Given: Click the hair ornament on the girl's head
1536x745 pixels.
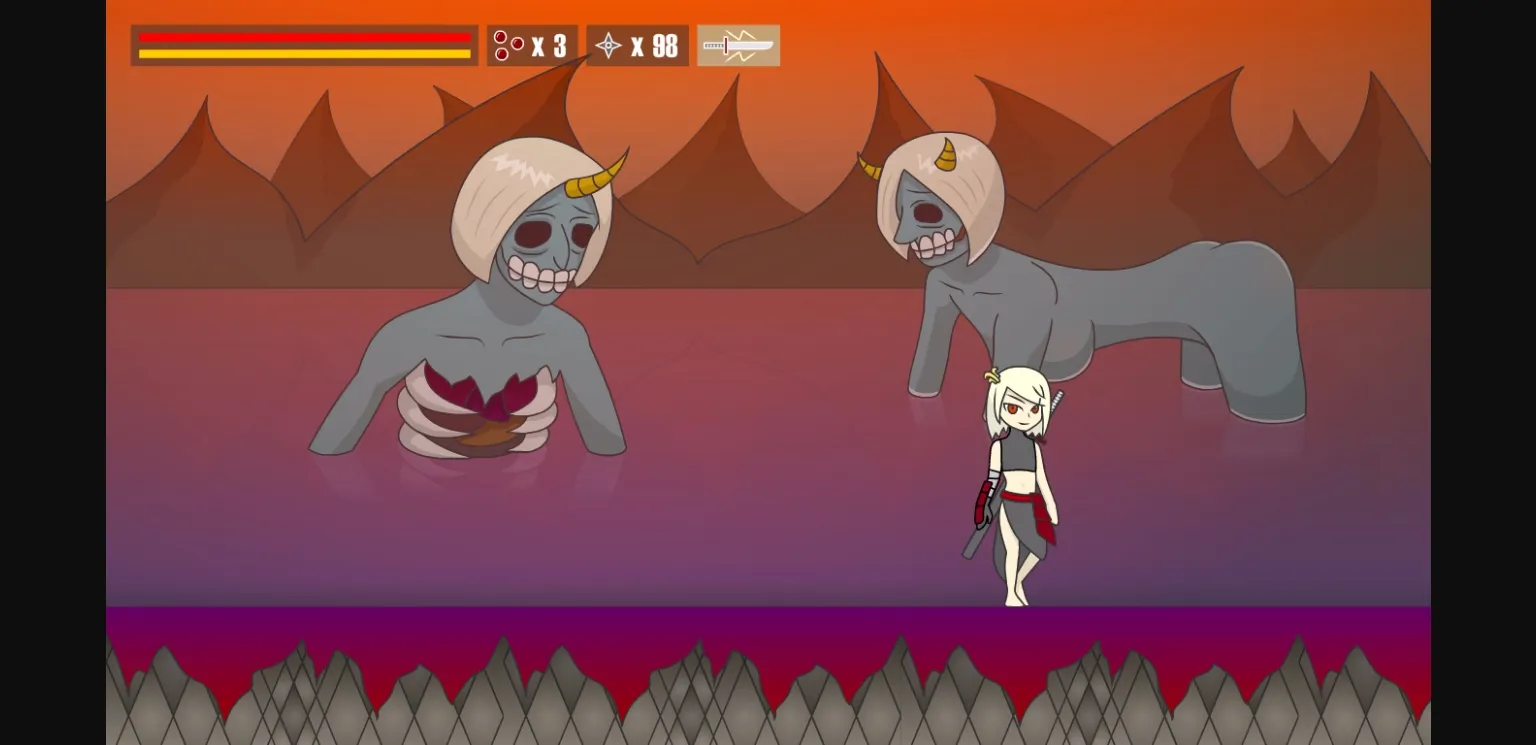Looking at the screenshot, I should point(990,375).
